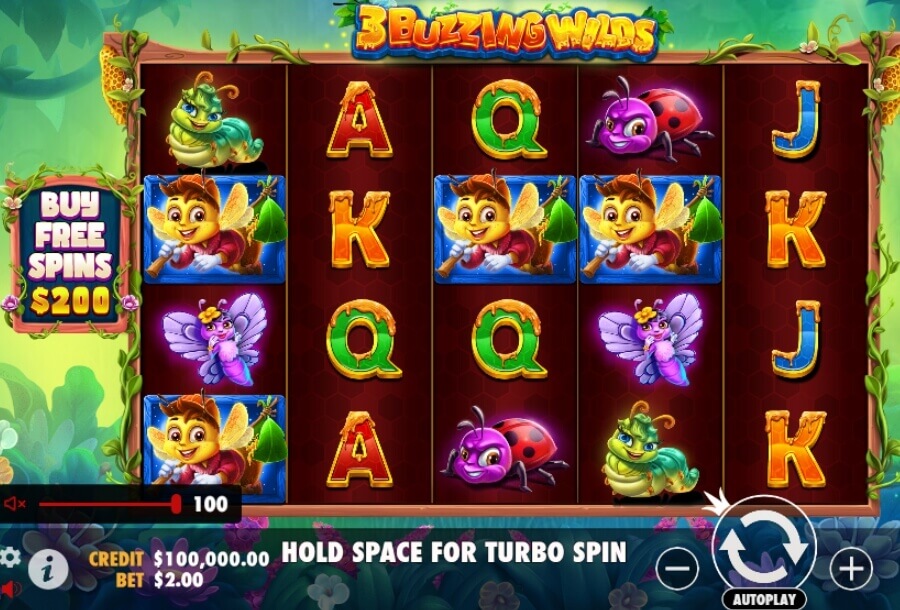
Task: Buy Free Spins for $200
Action: [68, 252]
